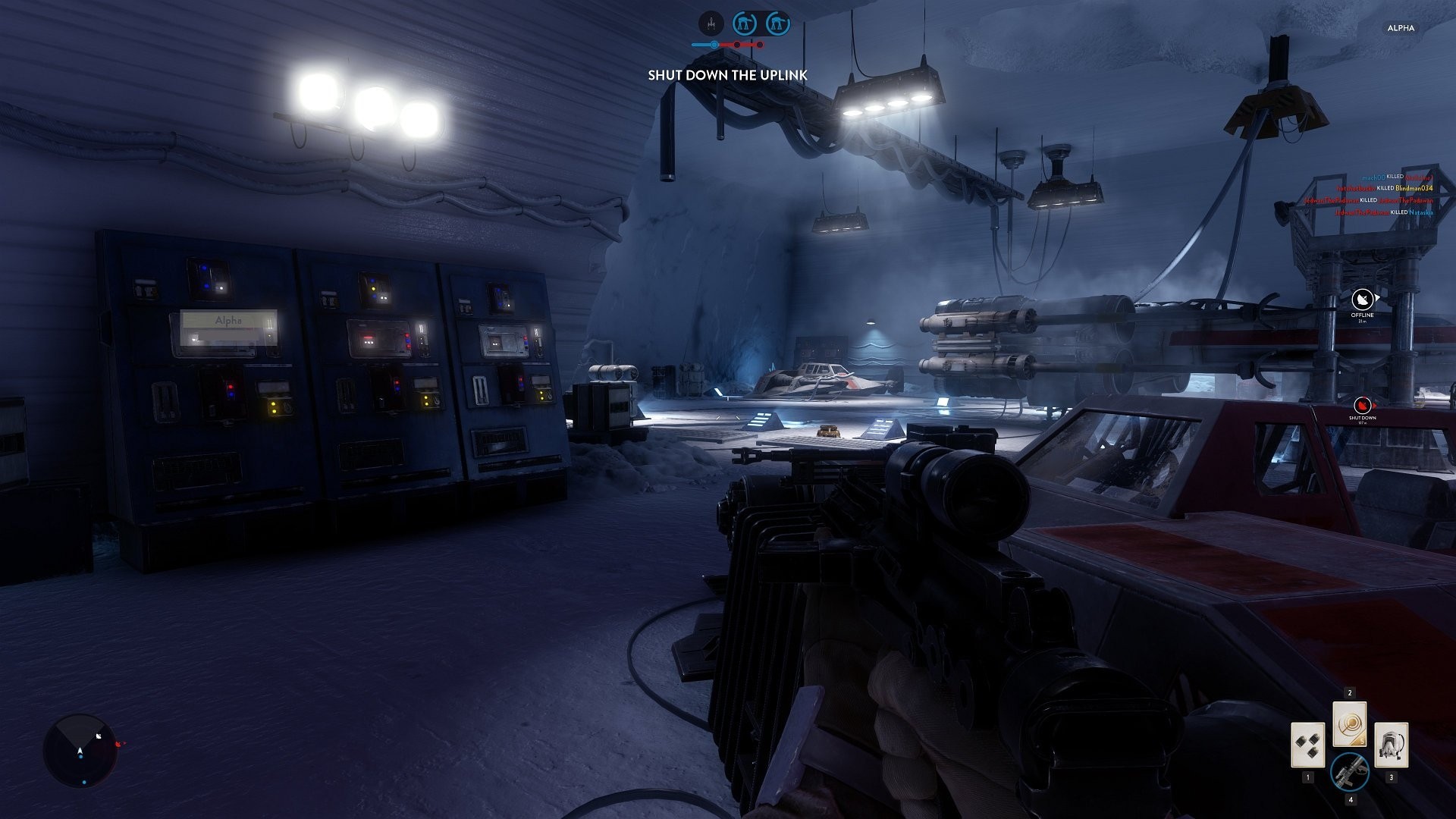Click the white OFFLINE uplink satellite dish icon

1362,300
